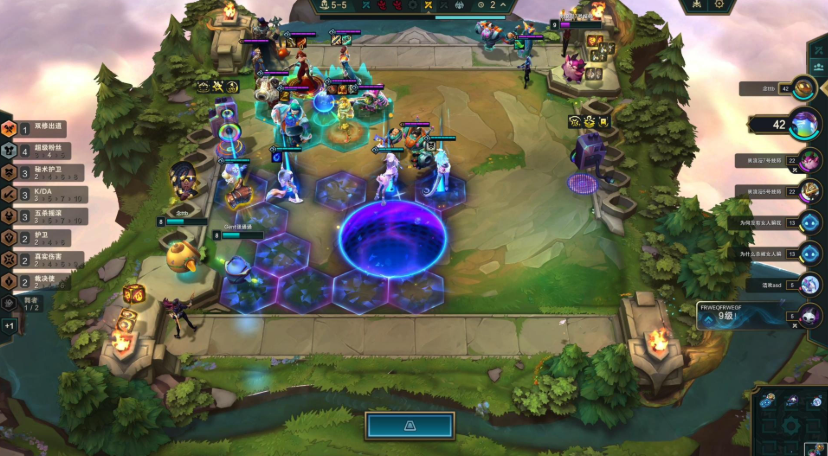Image resolution: width=828 pixels, height=456 pixels.
Task: Show the 双修出道 trait details
Action: coord(42,129)
